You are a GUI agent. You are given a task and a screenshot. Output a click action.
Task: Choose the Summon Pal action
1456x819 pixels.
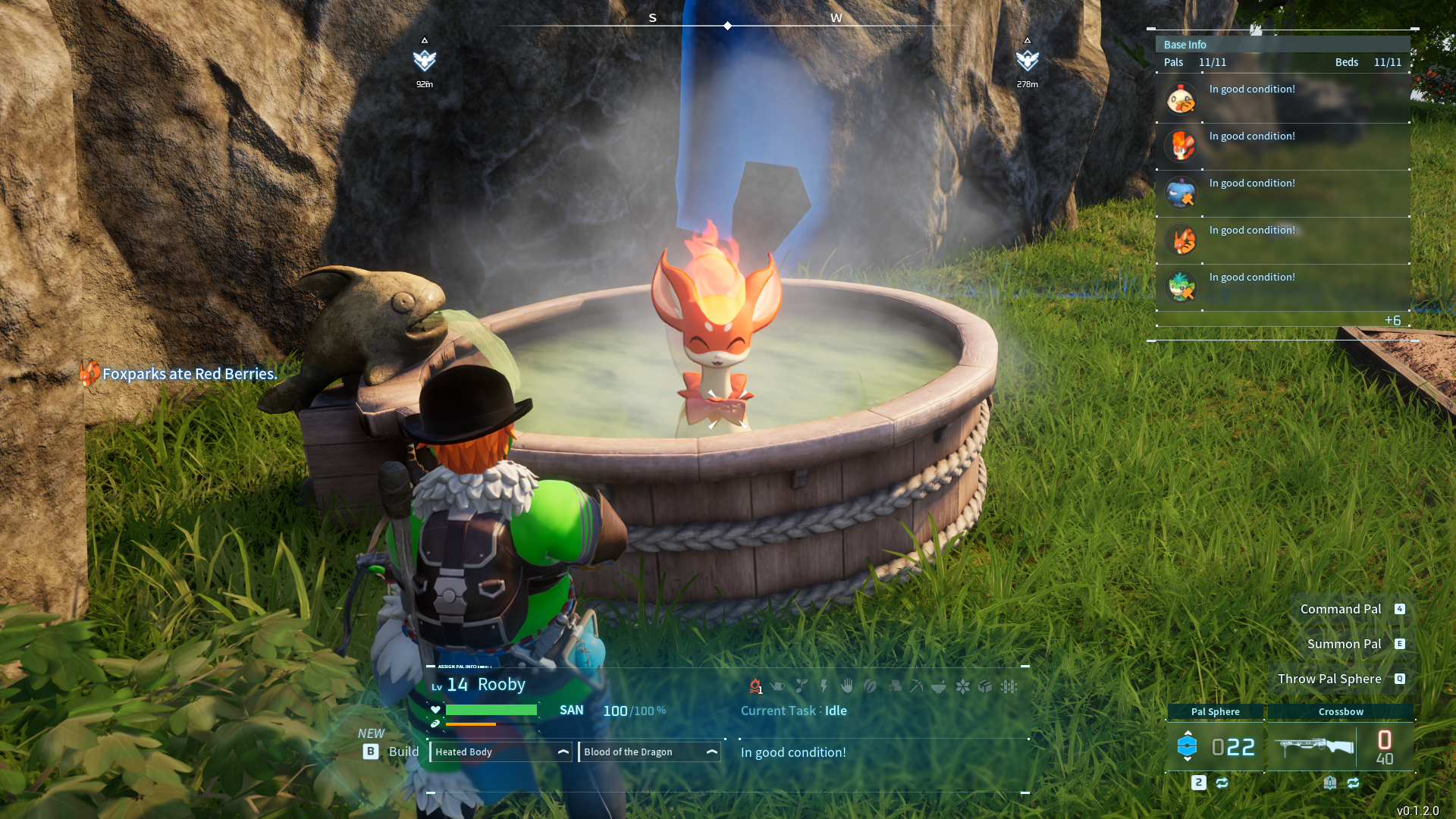click(x=1344, y=644)
